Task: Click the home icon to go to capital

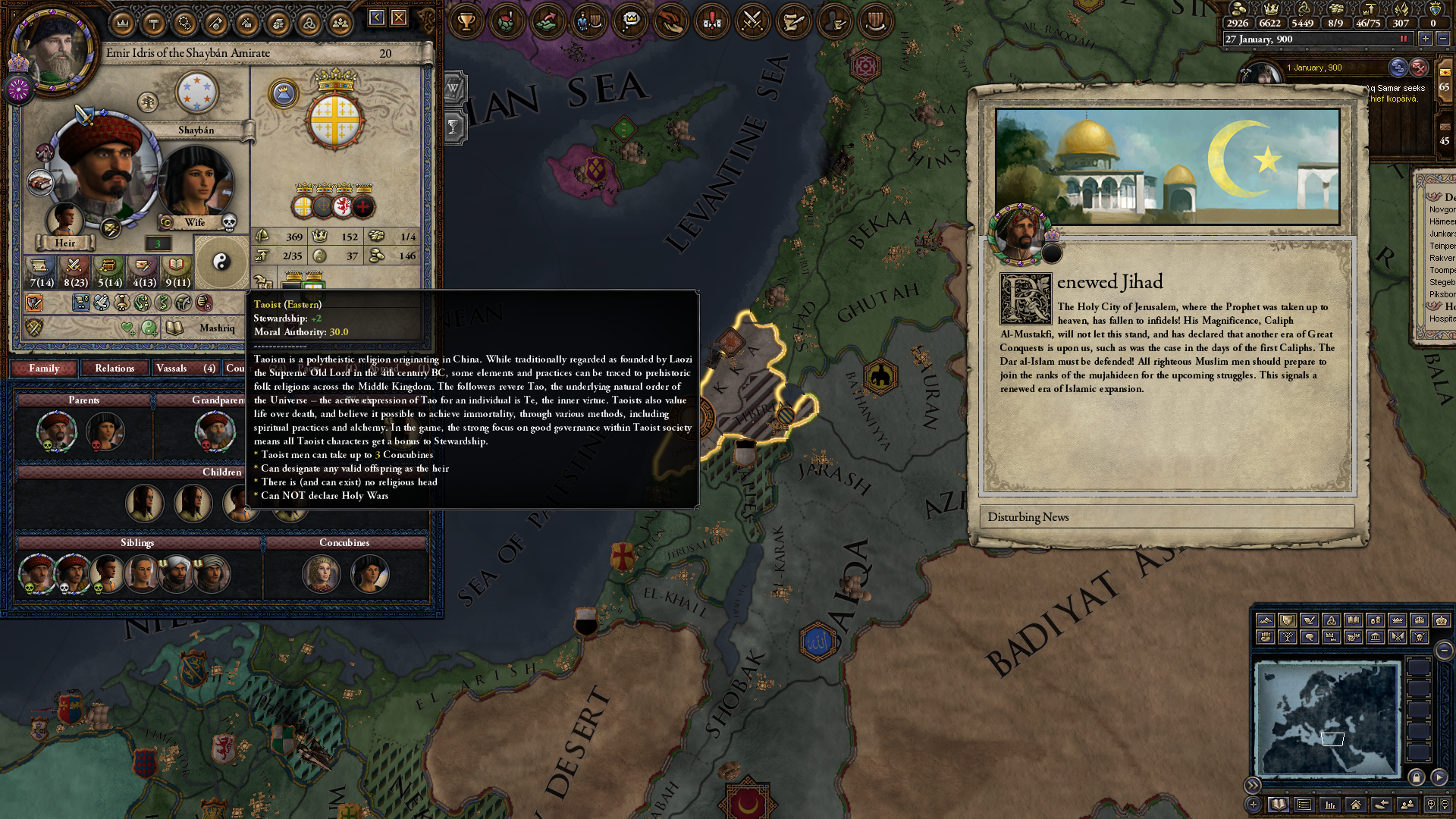Action: (1356, 805)
